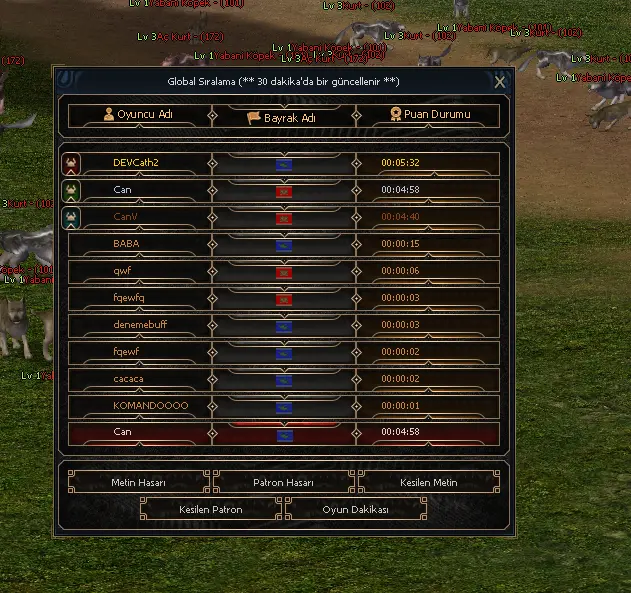Screen dimensions: 631x593
Task: Click the cacaca ranking entry
Action: (x=129, y=379)
